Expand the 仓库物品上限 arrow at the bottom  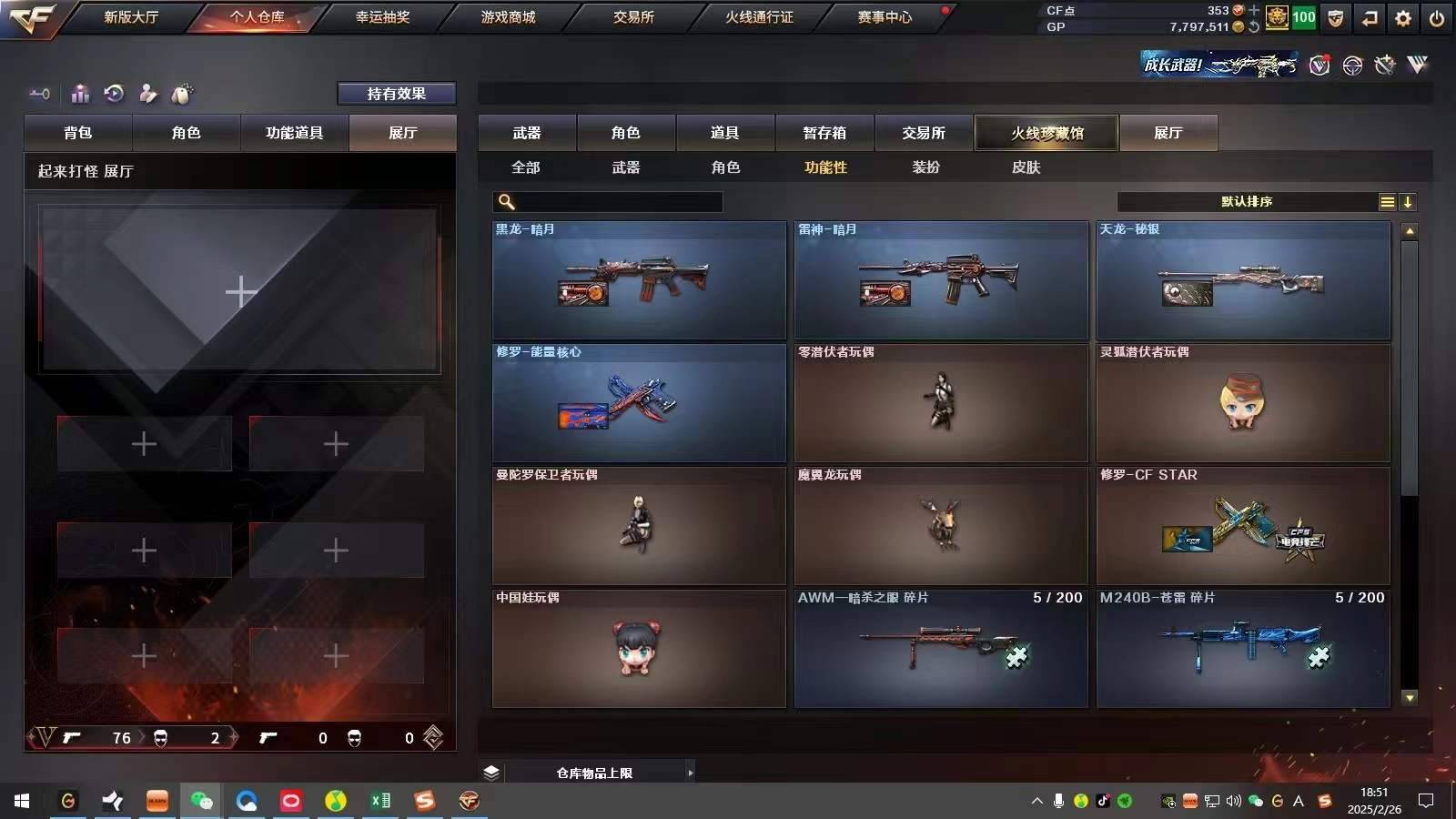coord(690,773)
